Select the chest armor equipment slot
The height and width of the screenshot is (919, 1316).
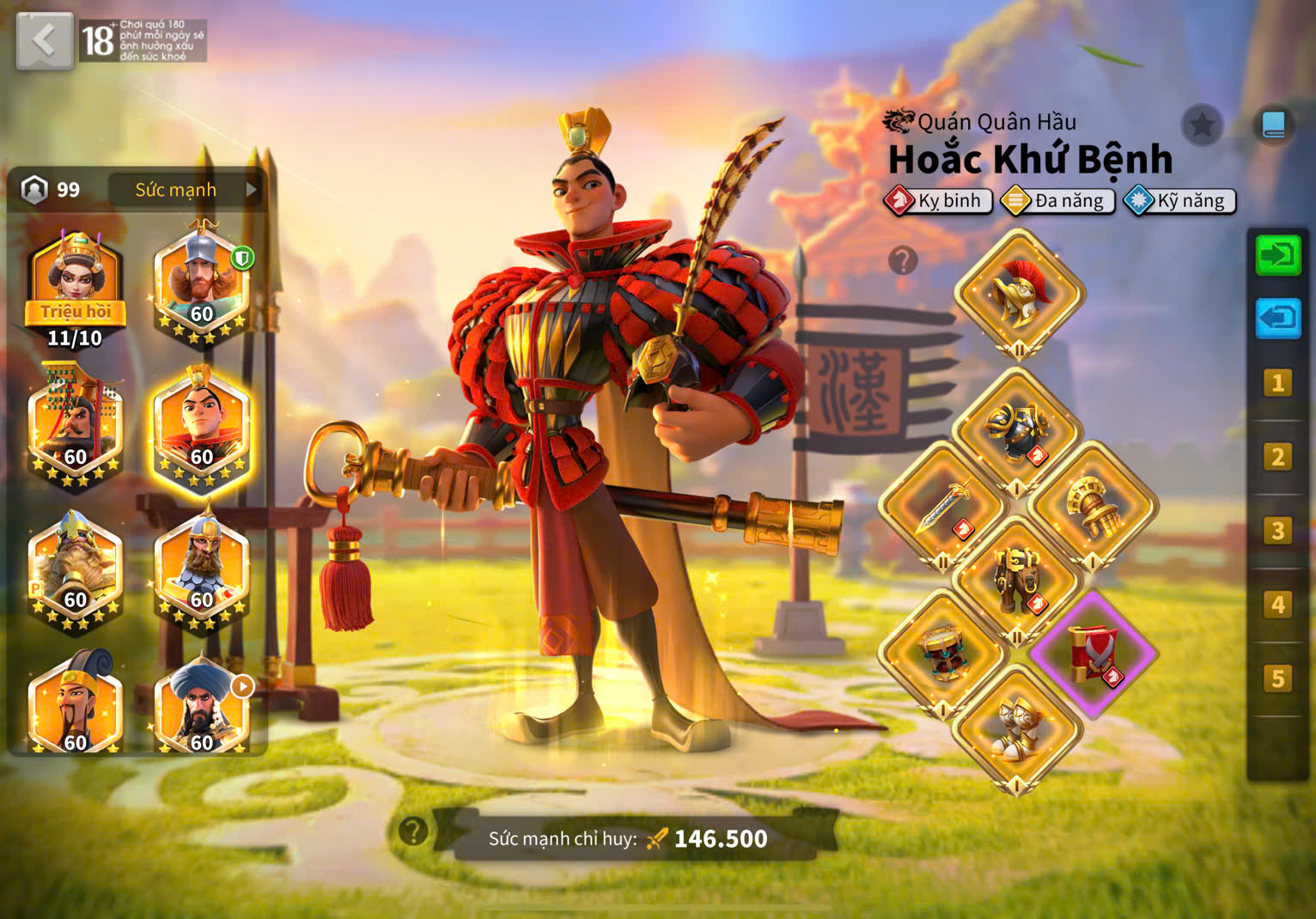pos(1018,429)
